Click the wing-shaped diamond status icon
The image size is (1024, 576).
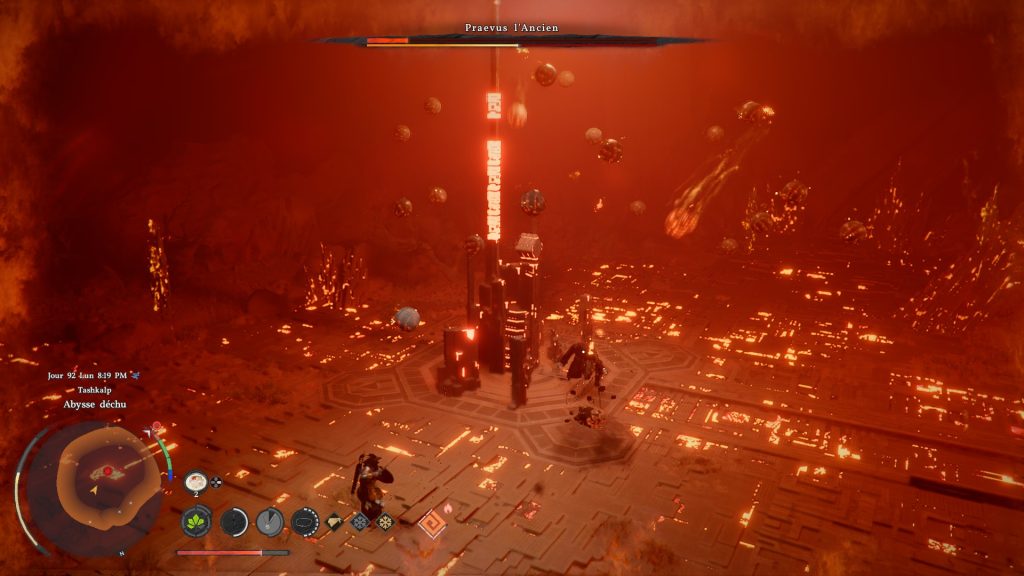[x=336, y=521]
